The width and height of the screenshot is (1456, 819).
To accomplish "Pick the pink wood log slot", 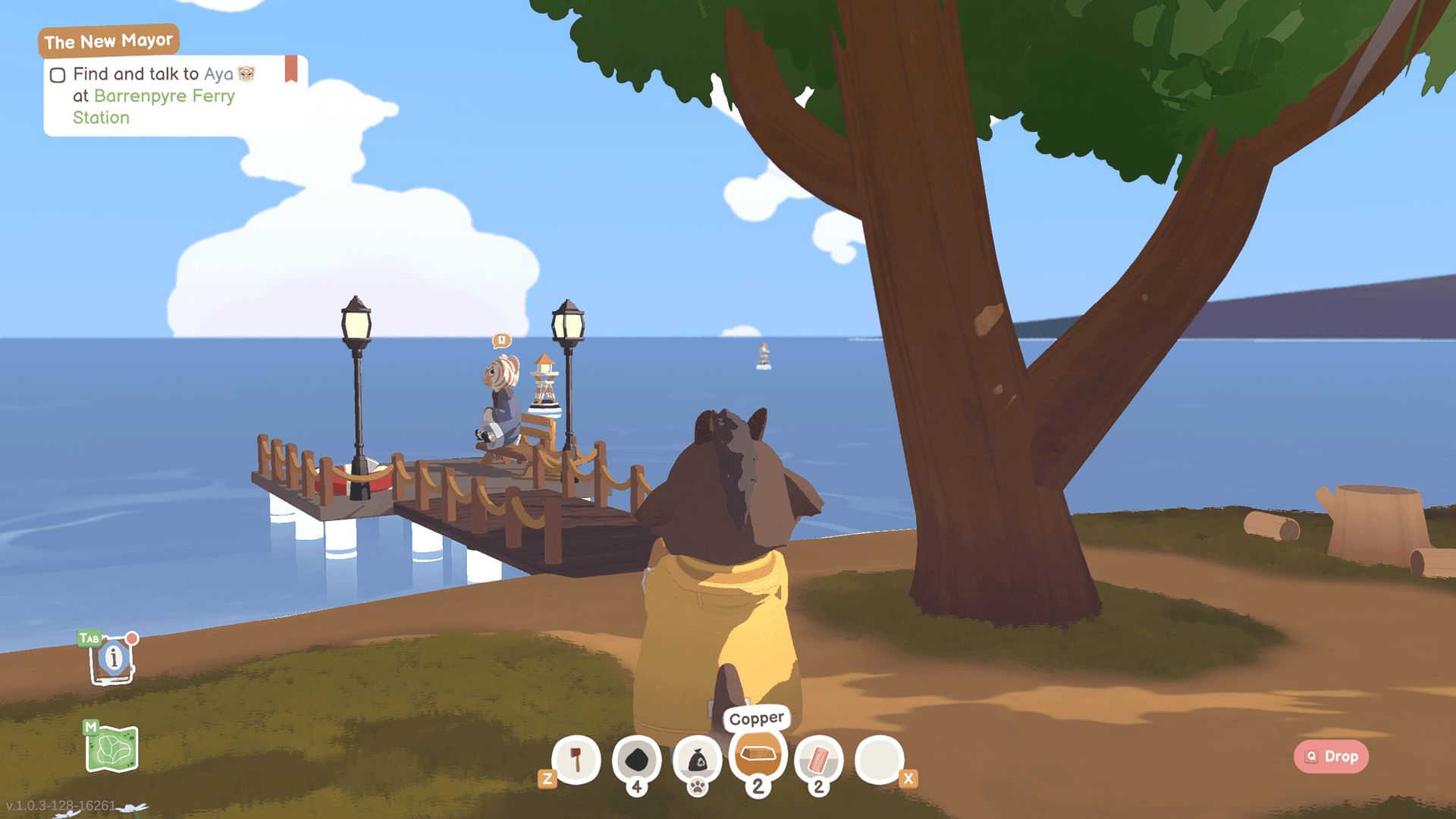I will [818, 759].
